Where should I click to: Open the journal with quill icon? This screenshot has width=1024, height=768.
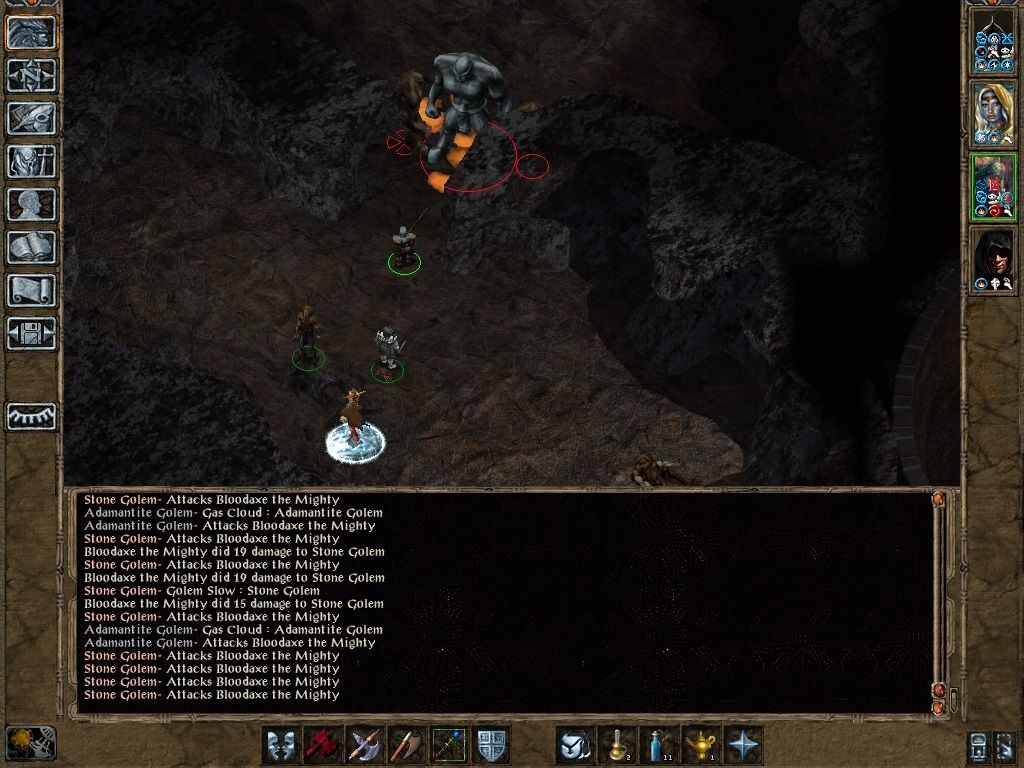(31, 118)
